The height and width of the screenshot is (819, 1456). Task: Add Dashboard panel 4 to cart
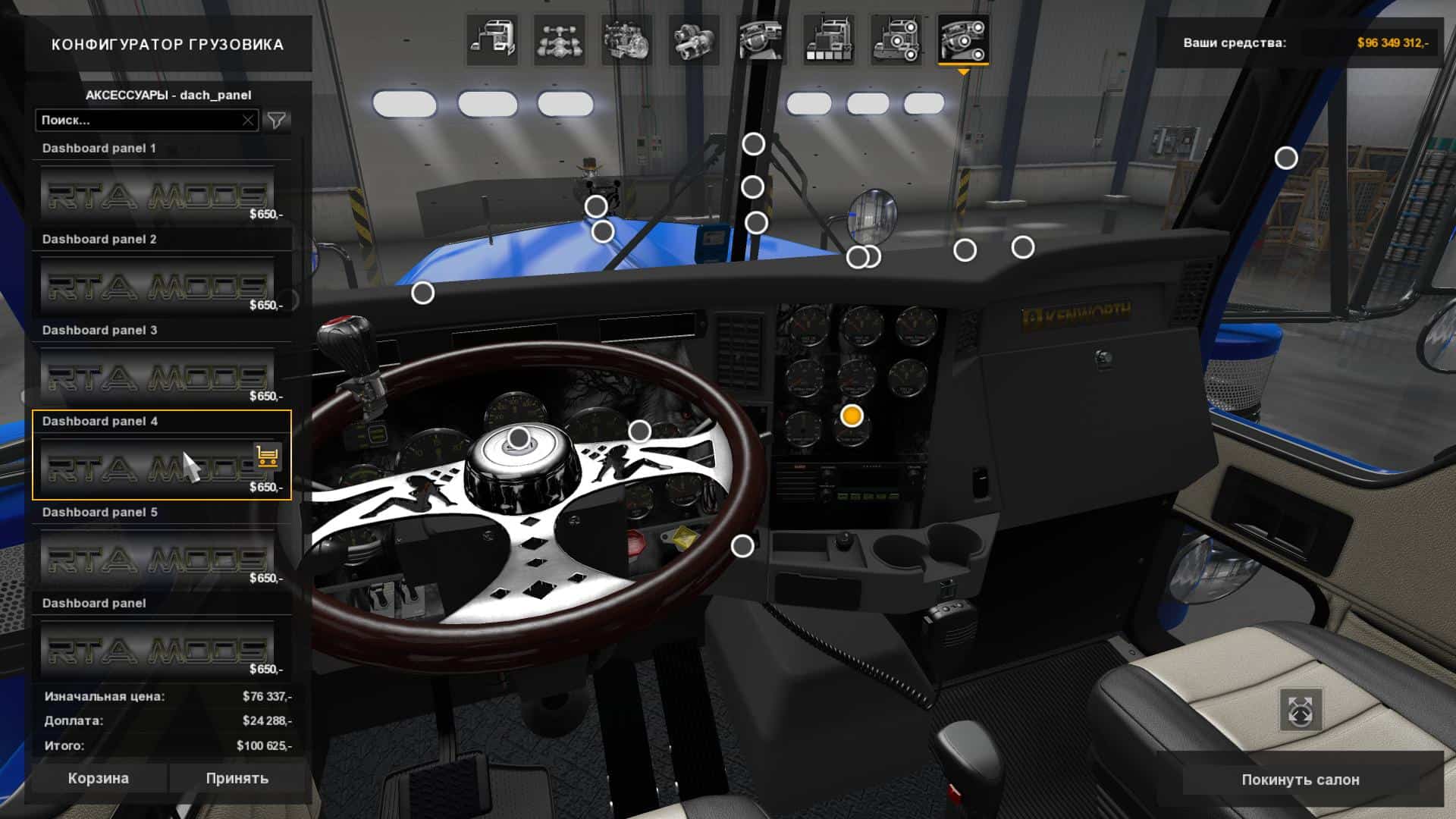click(x=267, y=456)
